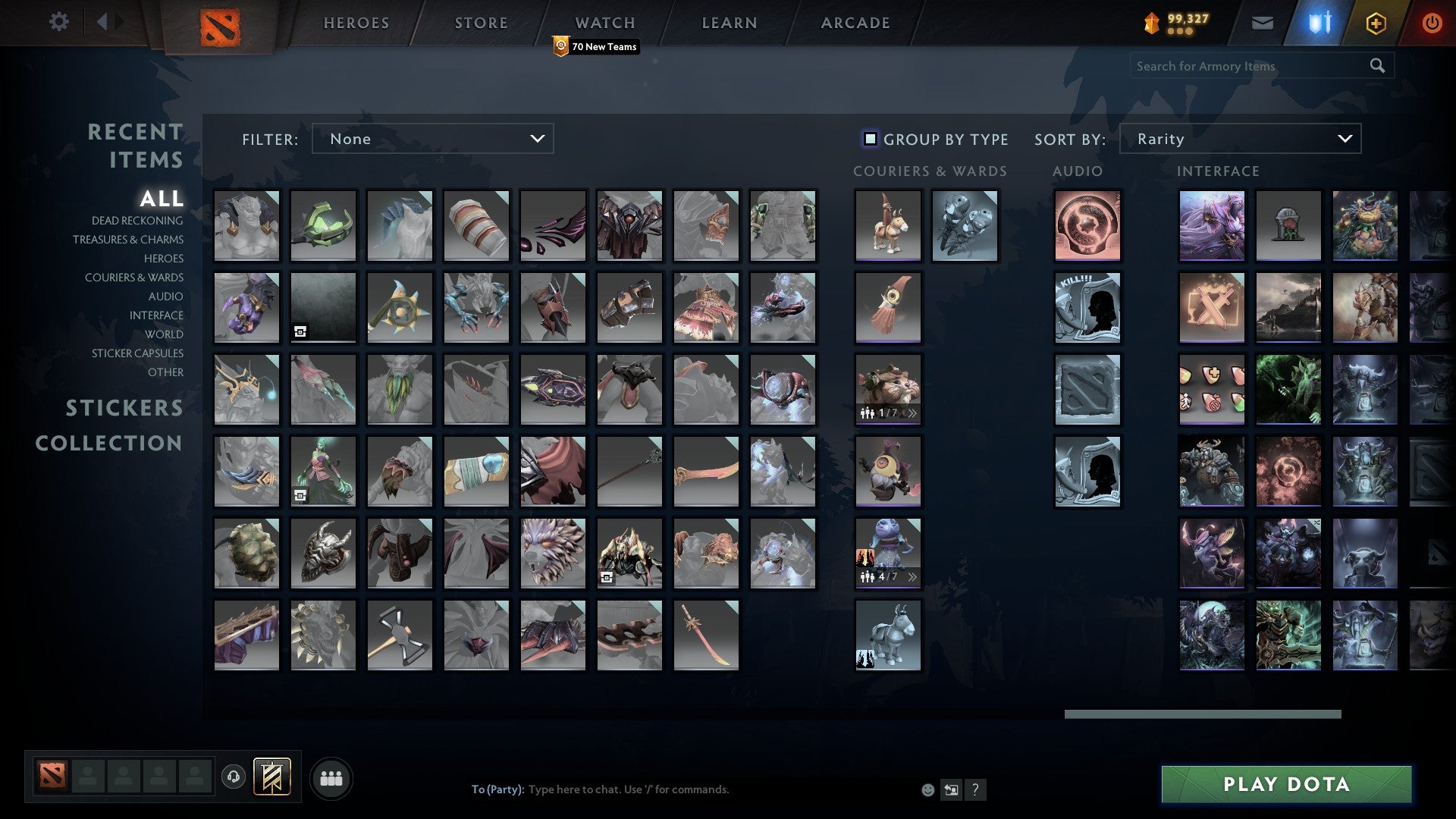Open the WATCH tab
This screenshot has width=1456, height=819.
point(604,23)
